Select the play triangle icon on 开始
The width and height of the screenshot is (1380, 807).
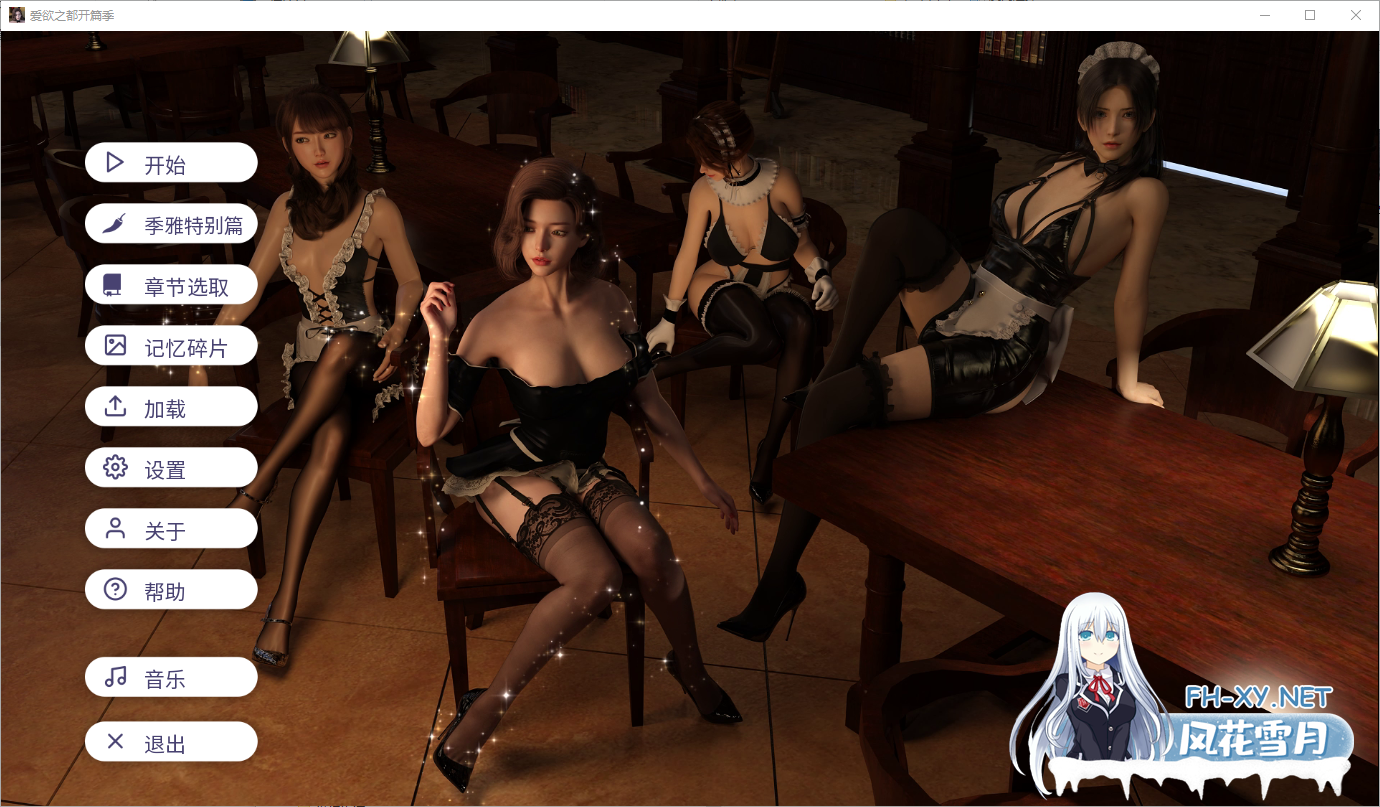[x=113, y=161]
